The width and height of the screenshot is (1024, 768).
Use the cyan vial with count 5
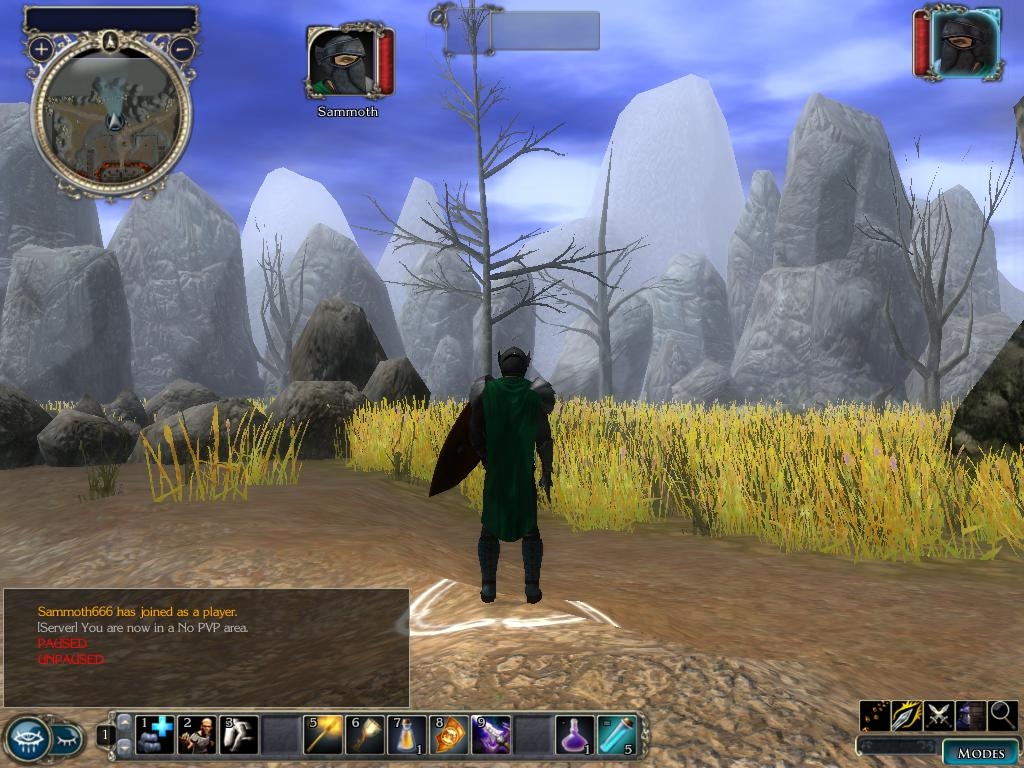click(617, 735)
